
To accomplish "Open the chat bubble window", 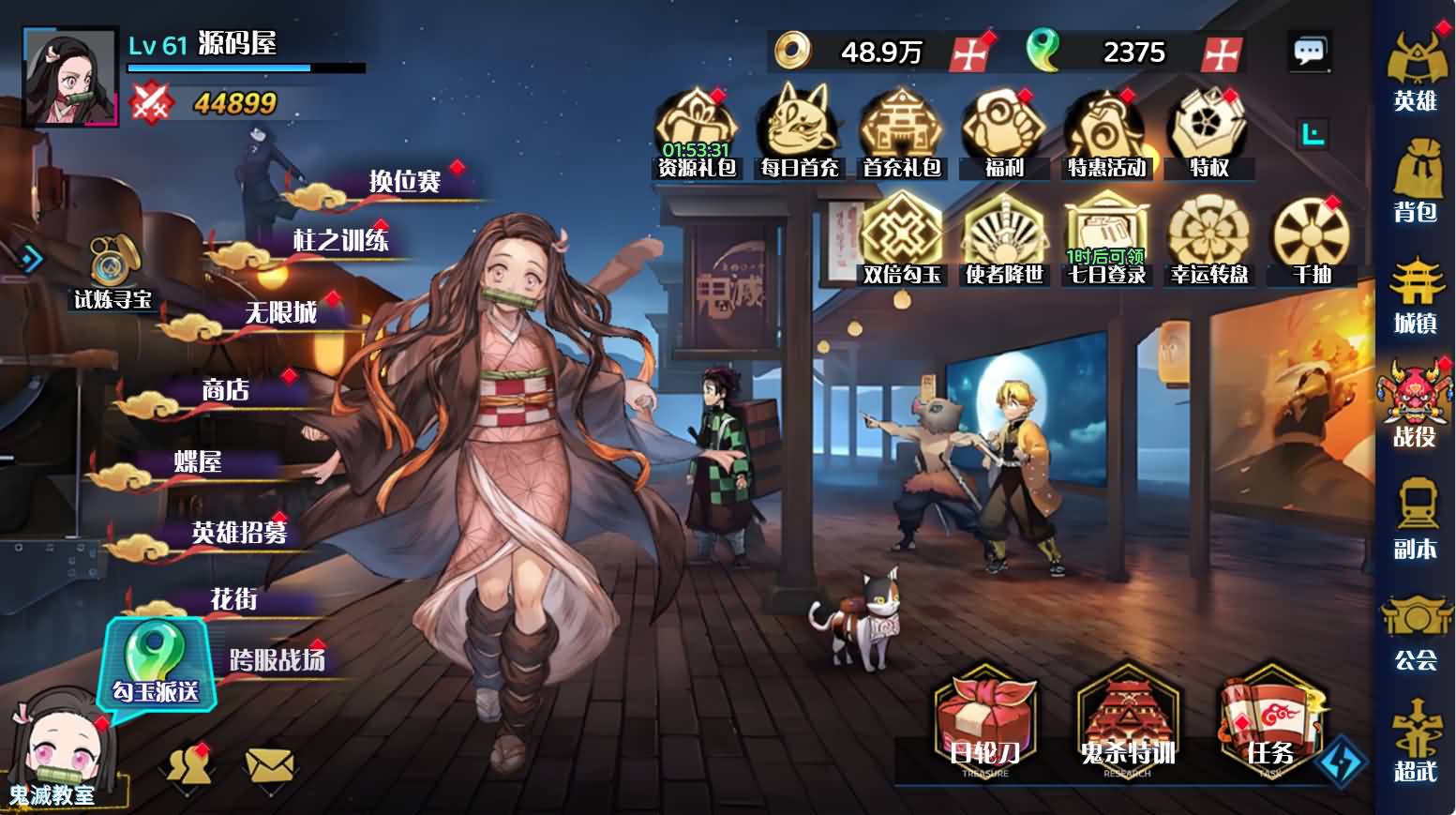I will pos(1309,52).
